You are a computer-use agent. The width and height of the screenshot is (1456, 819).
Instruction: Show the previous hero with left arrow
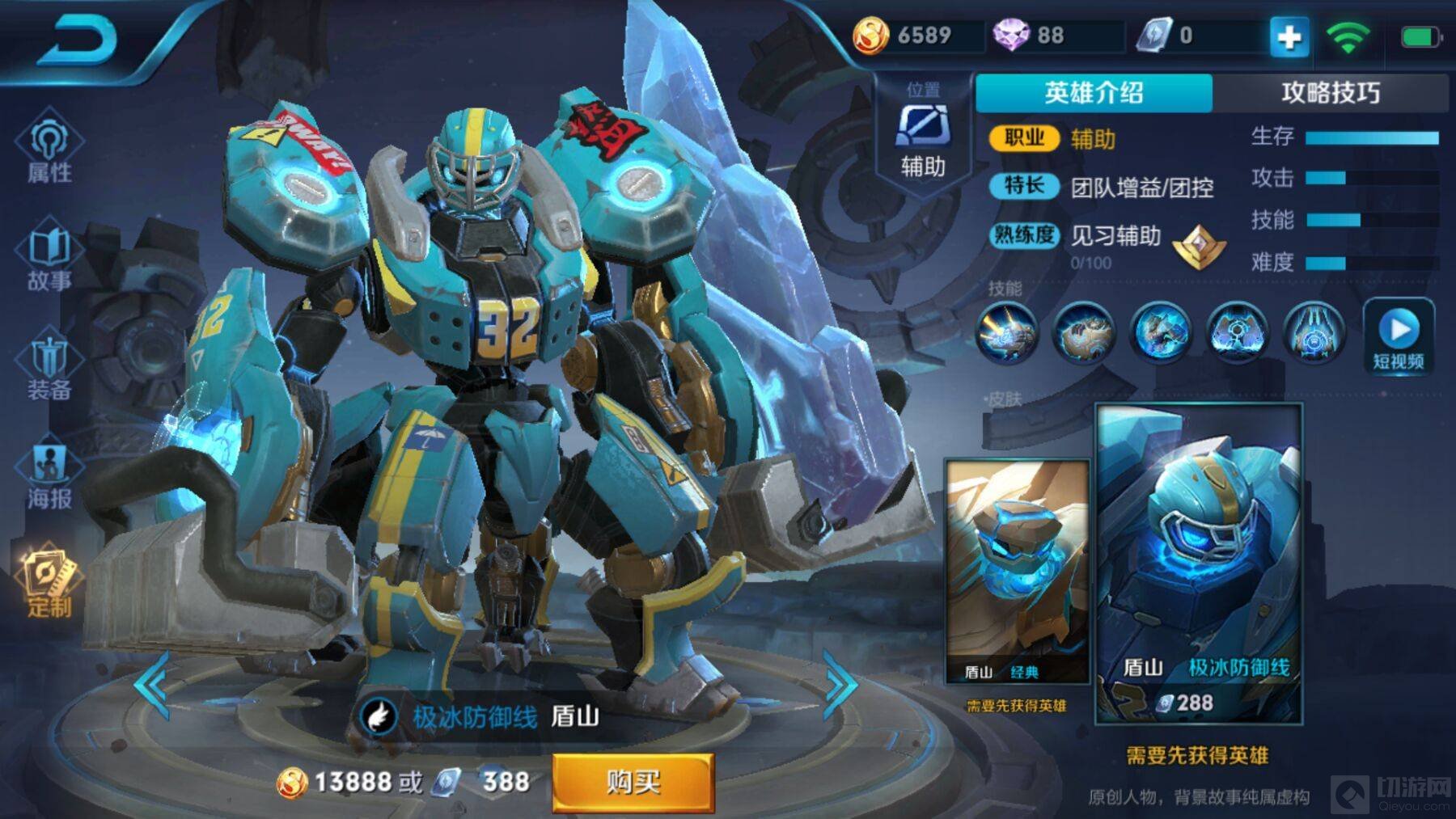click(152, 685)
